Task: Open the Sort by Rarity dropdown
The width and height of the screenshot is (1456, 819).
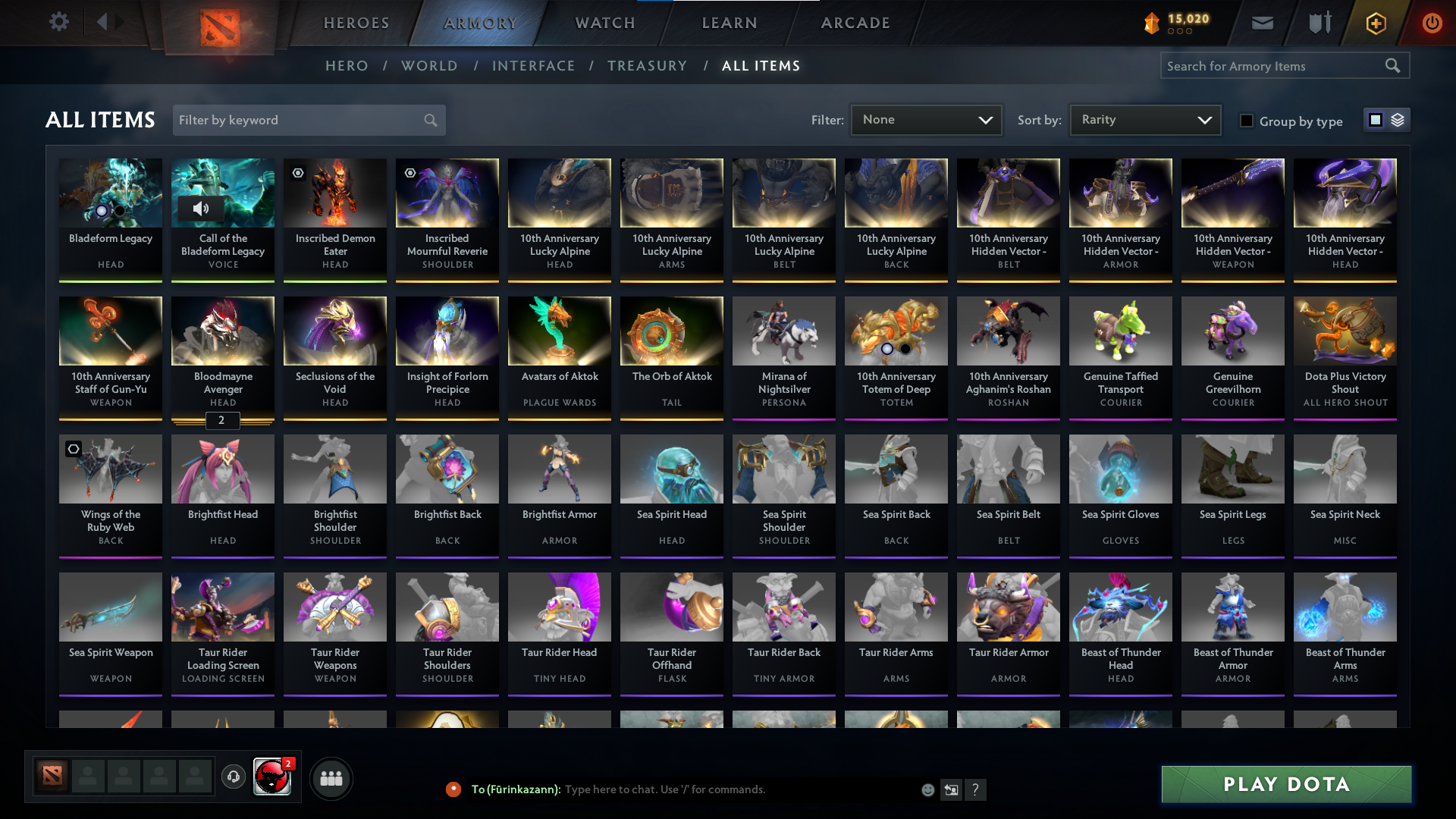Action: (x=1144, y=120)
